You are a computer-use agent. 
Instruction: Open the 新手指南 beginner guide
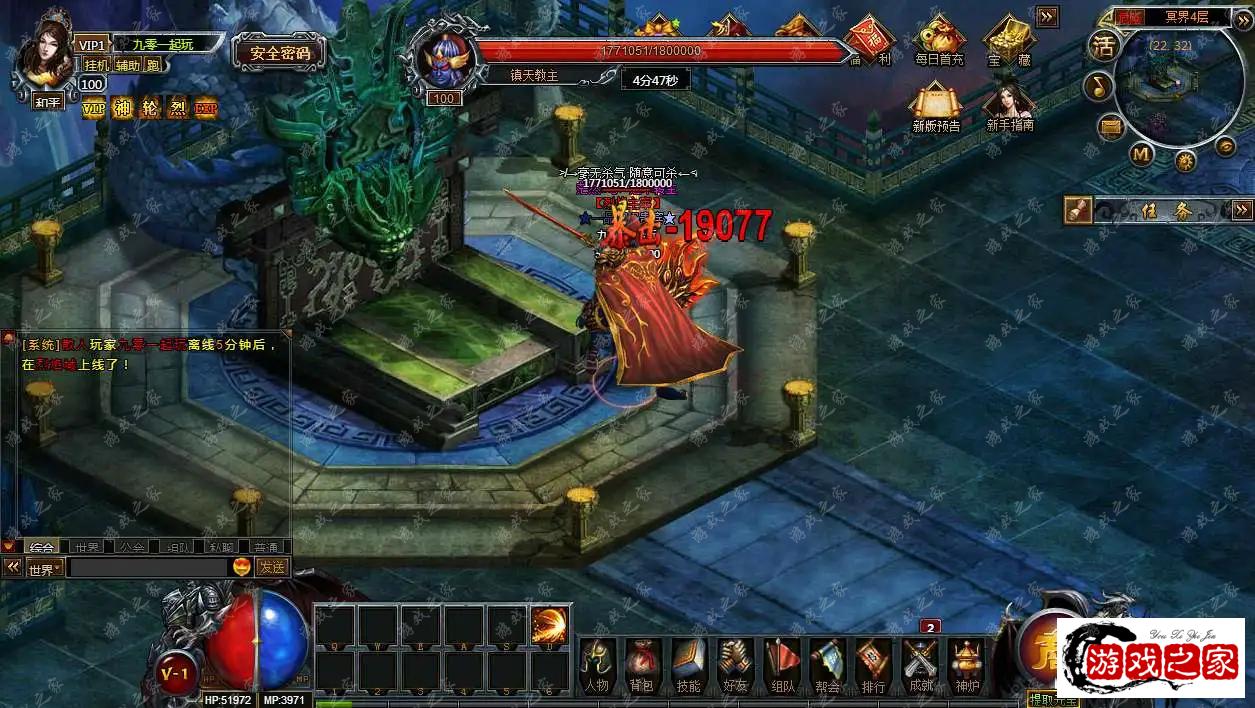[1008, 105]
